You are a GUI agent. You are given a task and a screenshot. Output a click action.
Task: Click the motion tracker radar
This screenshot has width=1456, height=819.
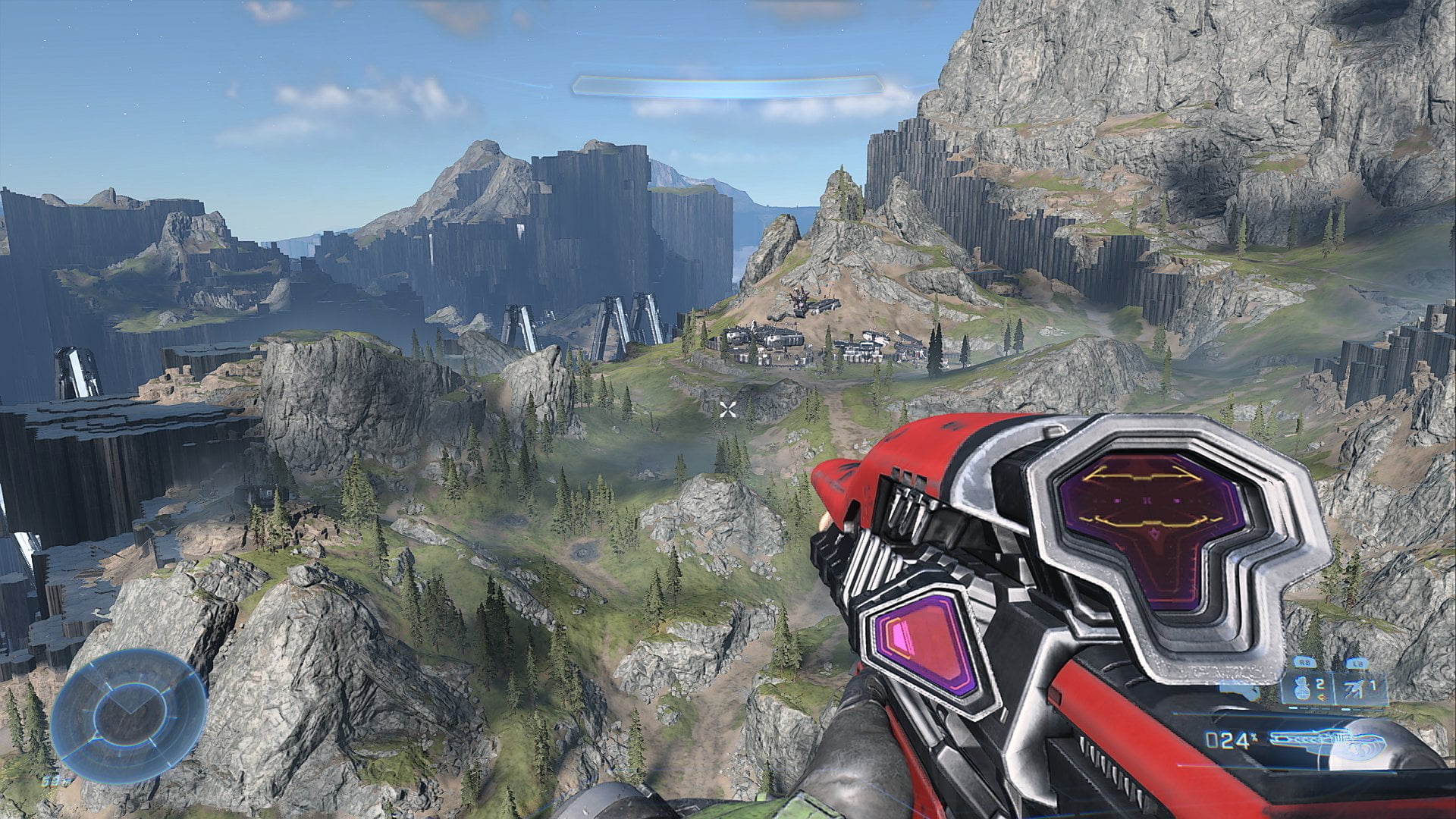coord(129,717)
